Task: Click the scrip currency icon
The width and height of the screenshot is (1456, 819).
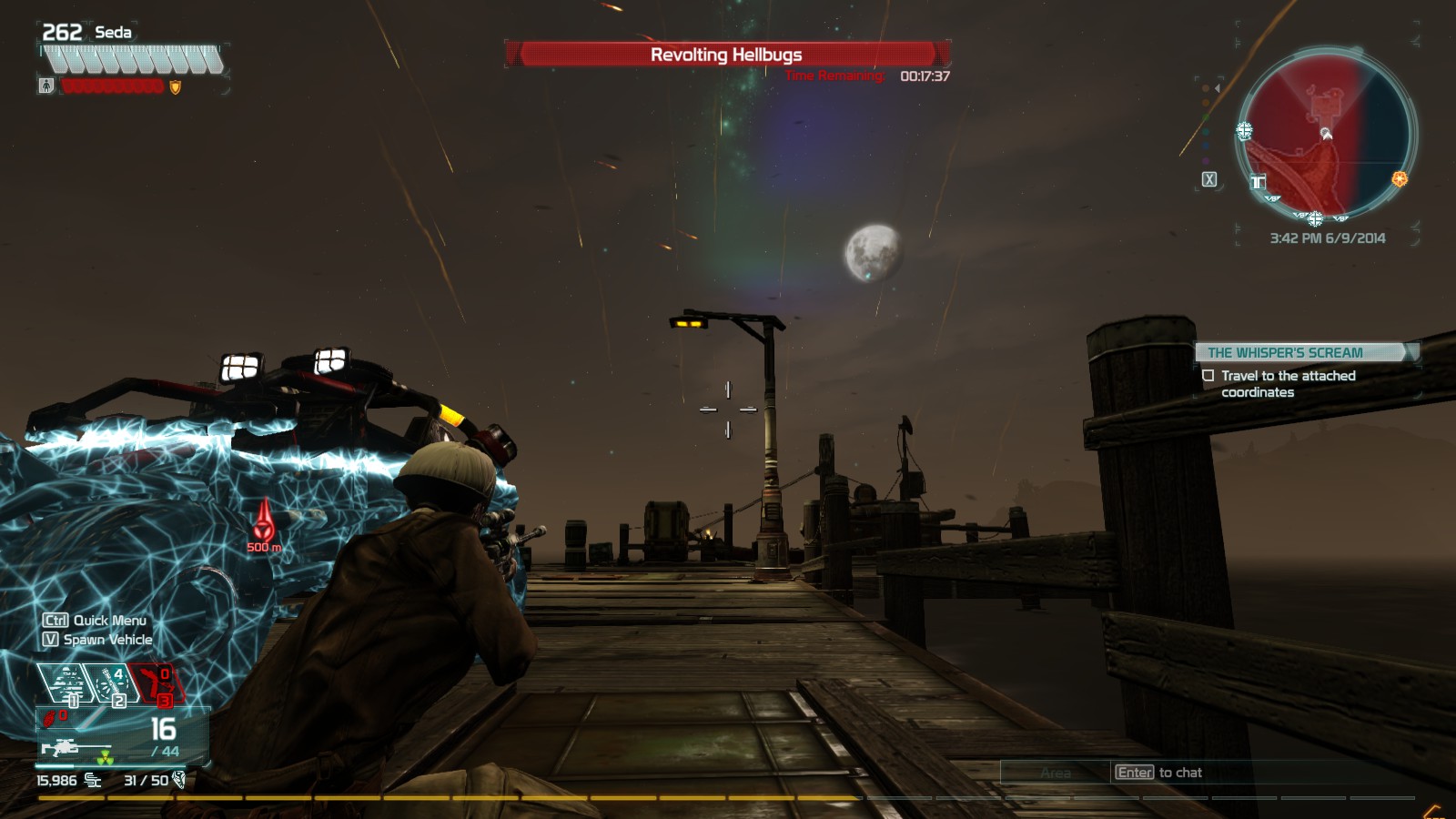Action: click(93, 780)
